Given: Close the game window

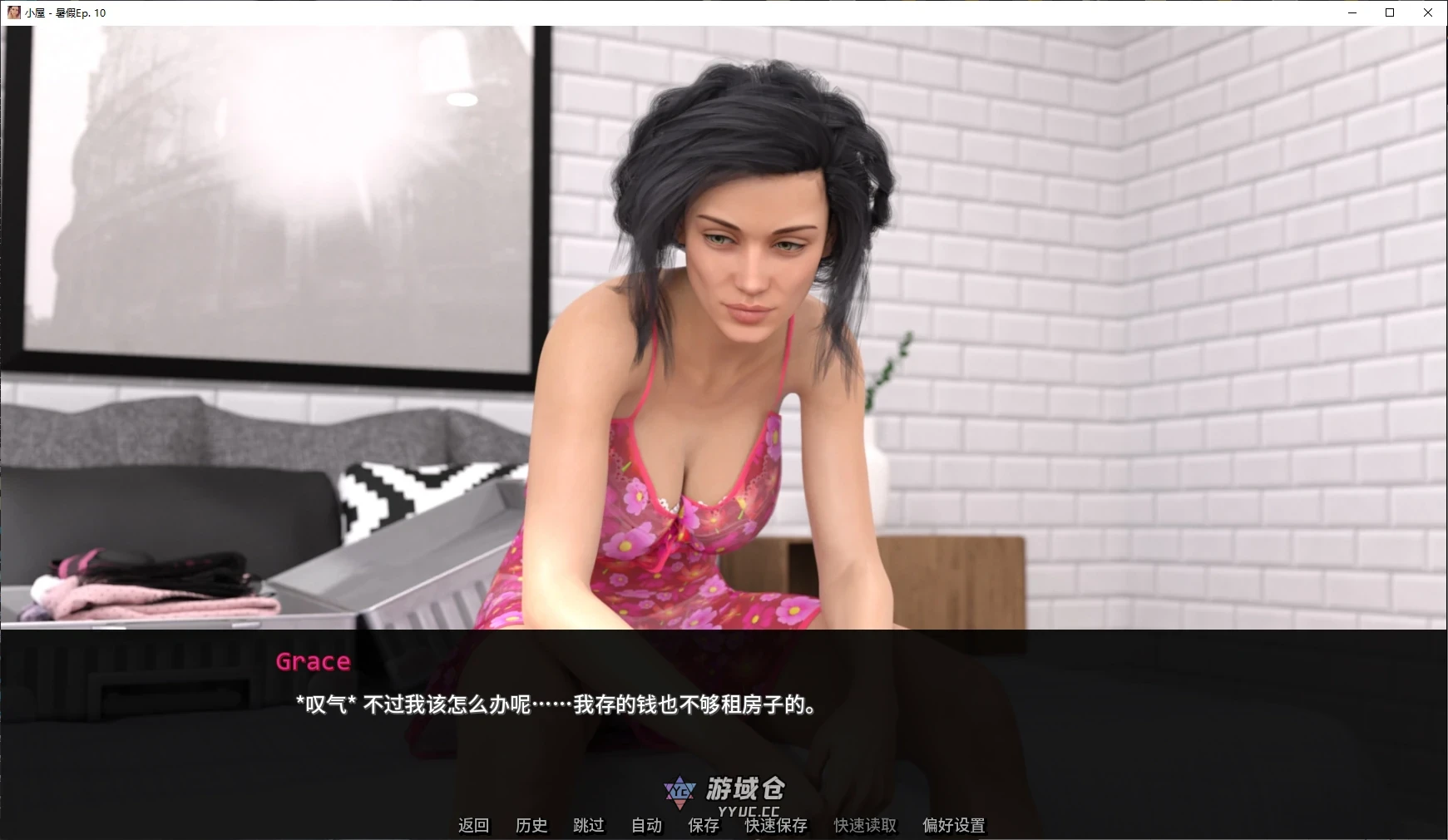Looking at the screenshot, I should coord(1428,12).
